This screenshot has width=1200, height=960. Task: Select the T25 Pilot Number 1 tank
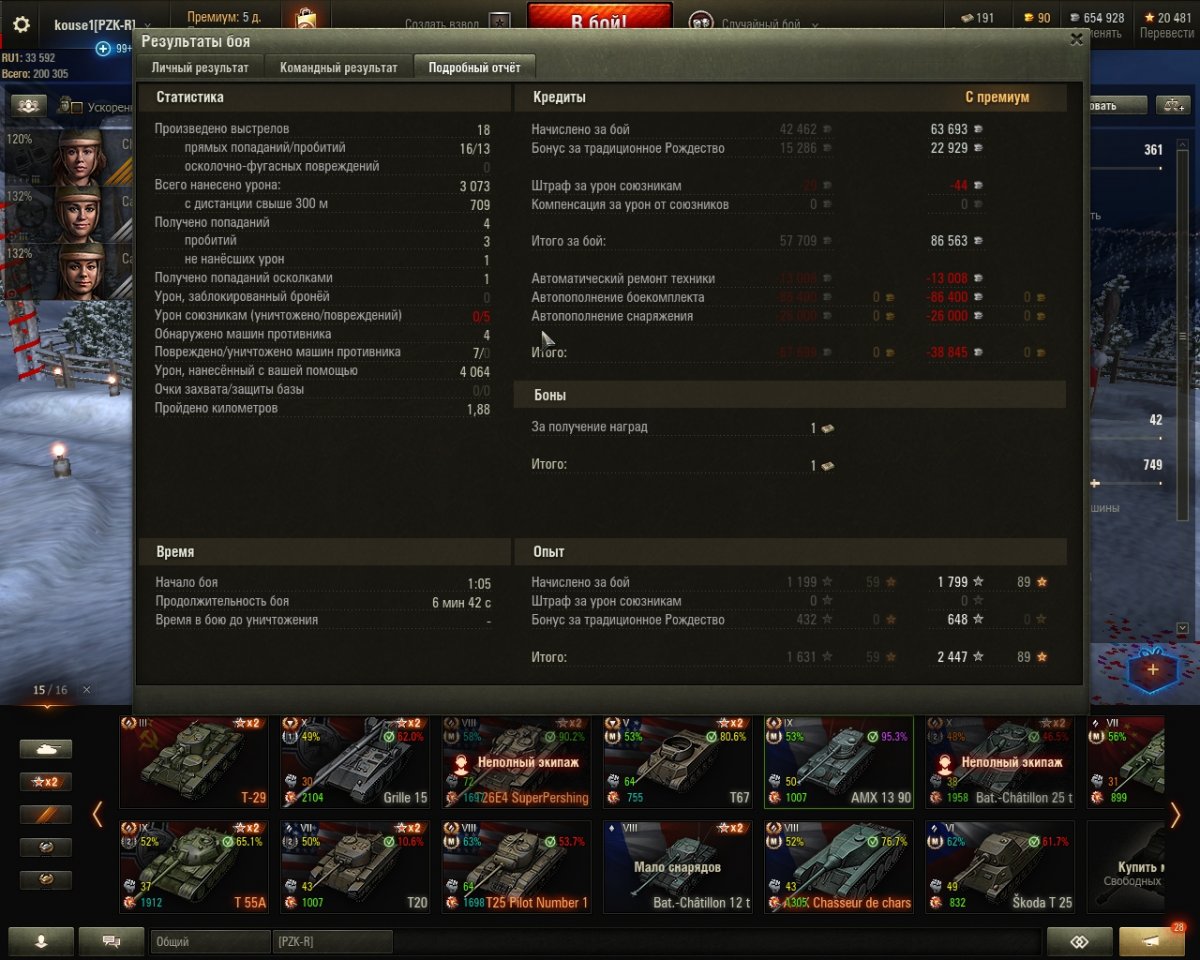click(x=515, y=867)
